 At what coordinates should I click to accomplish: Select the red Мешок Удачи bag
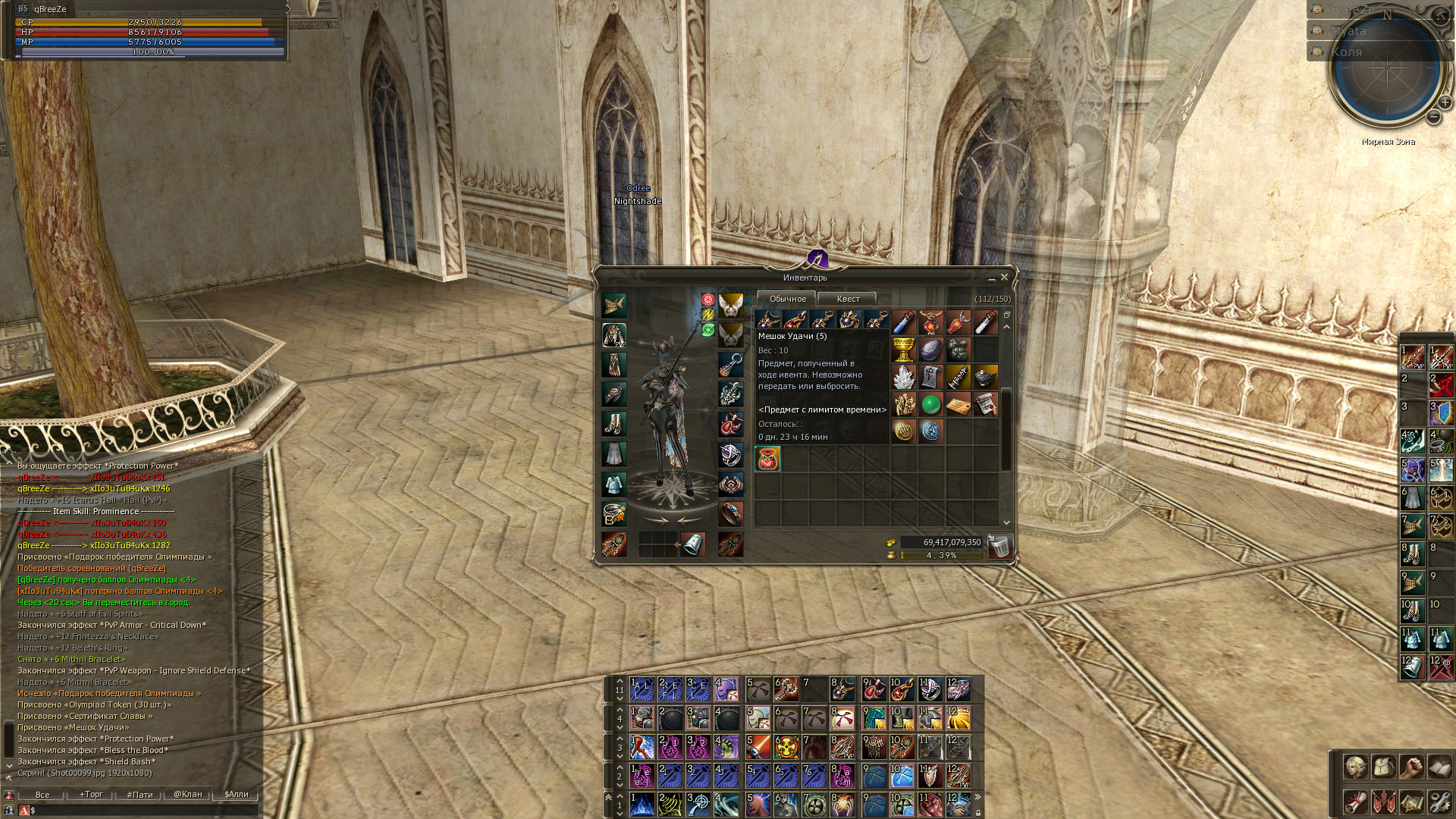tap(767, 459)
